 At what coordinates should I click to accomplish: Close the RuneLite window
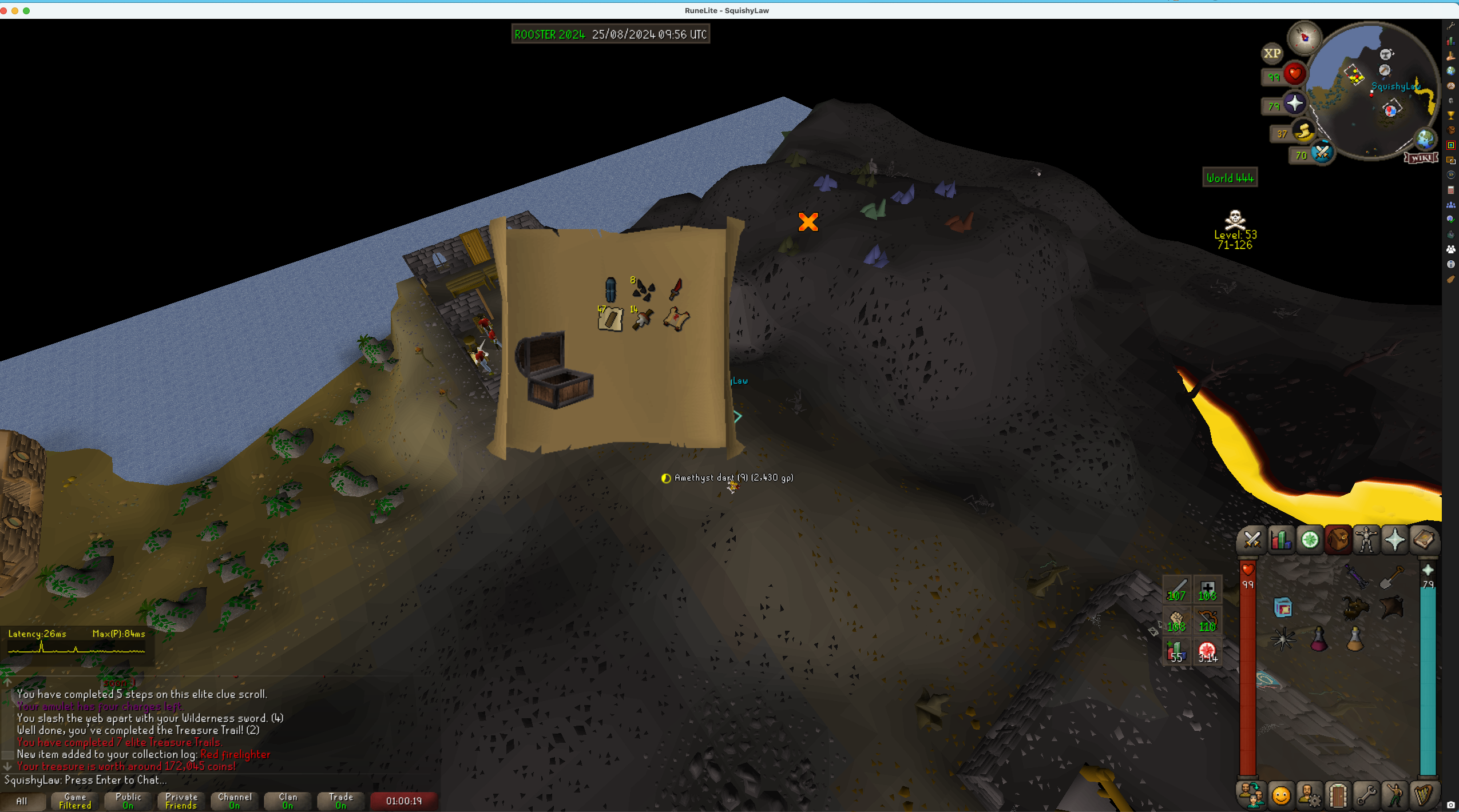point(4,11)
